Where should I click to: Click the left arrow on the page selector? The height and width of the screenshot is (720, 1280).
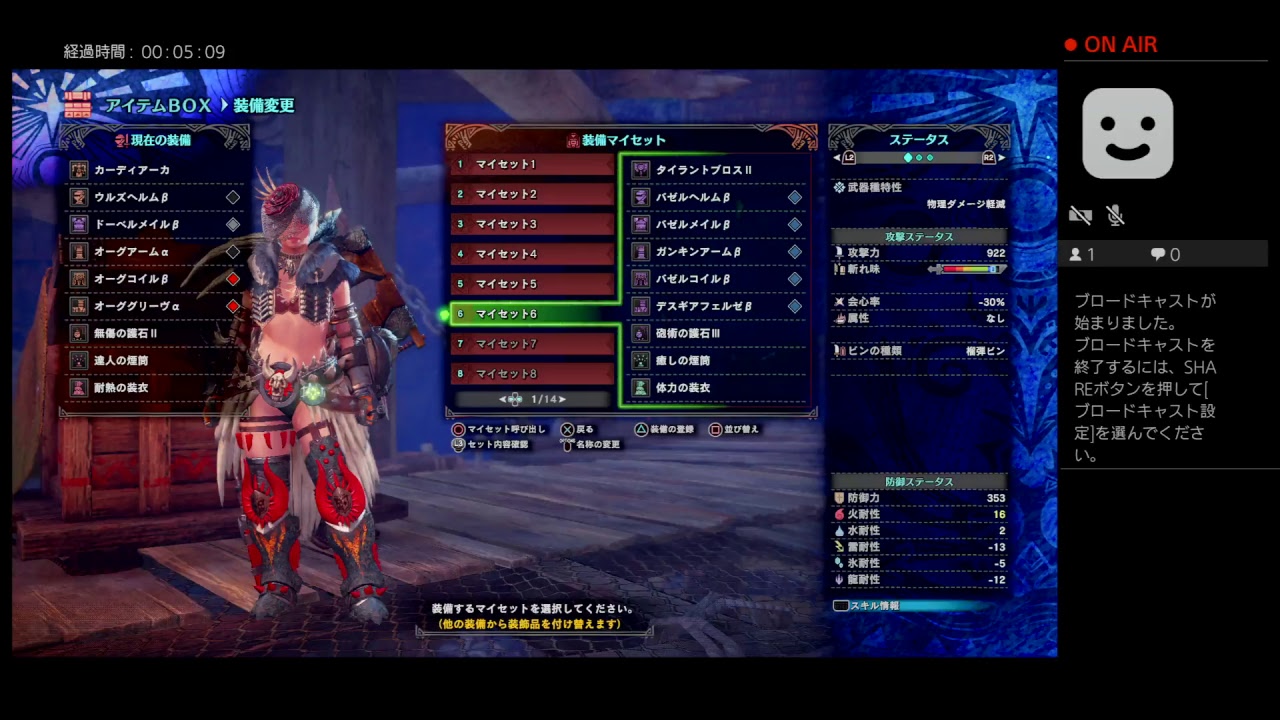click(x=502, y=399)
